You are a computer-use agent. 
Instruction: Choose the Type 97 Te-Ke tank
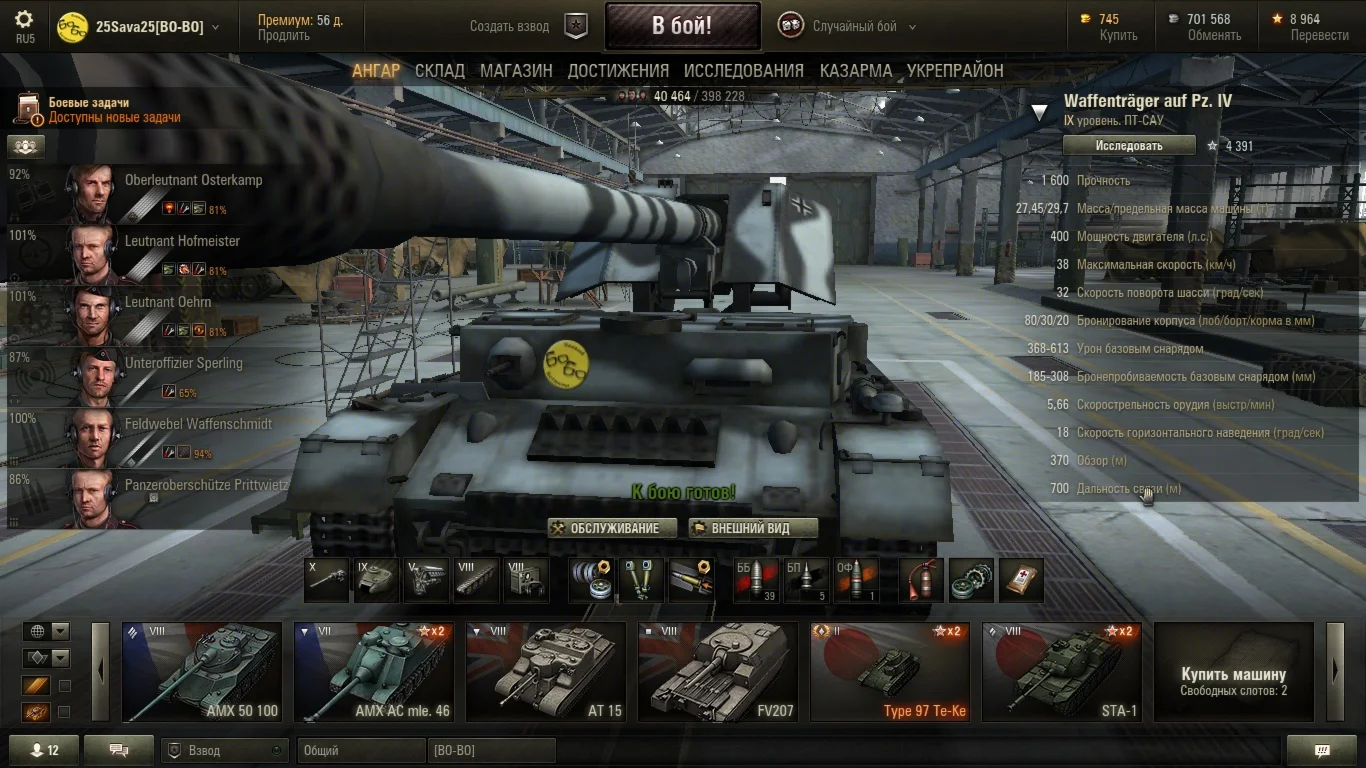pos(890,672)
